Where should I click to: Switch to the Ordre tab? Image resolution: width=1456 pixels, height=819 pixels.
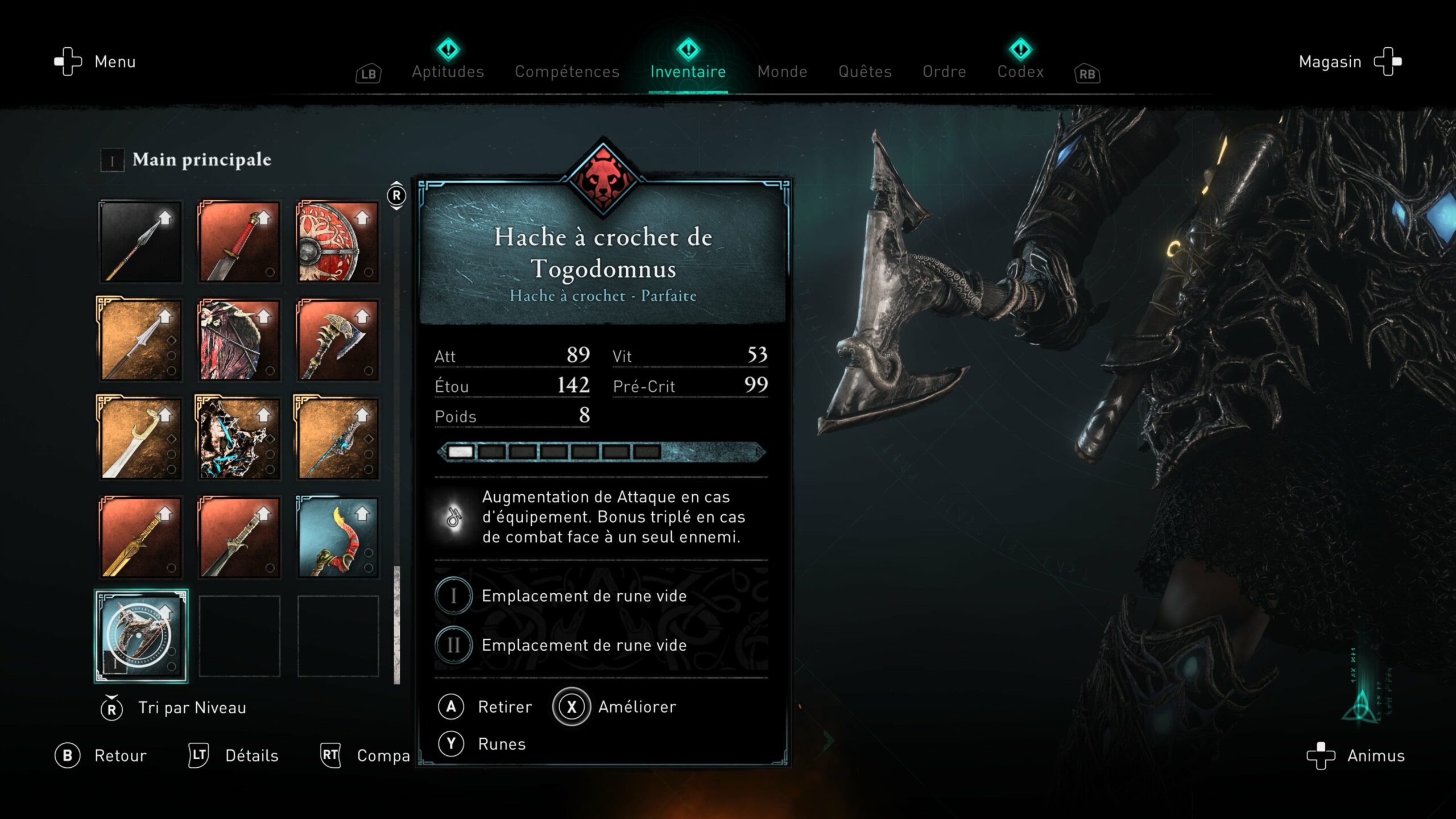944,72
